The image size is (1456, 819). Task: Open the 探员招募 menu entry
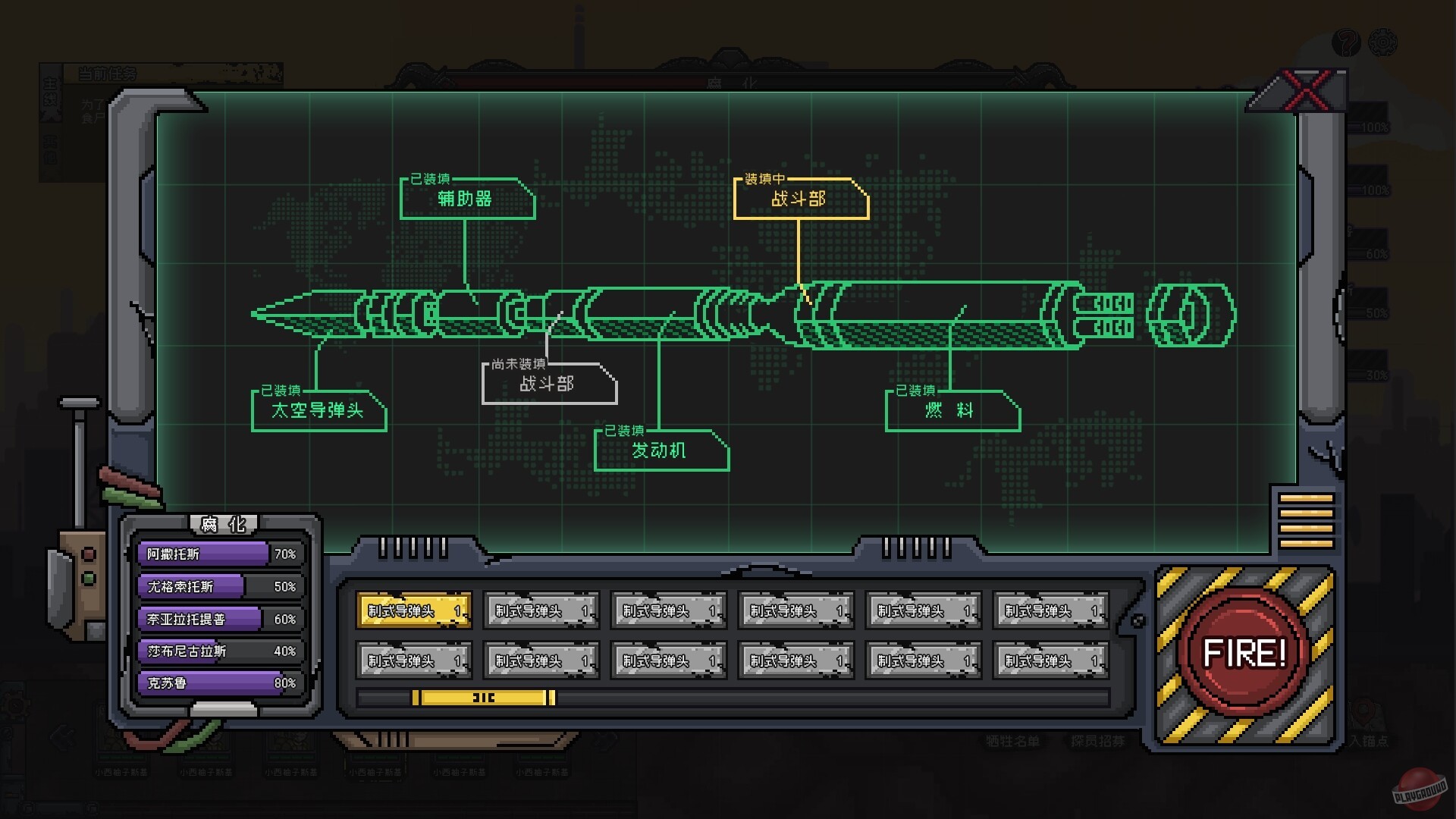[x=1099, y=742]
